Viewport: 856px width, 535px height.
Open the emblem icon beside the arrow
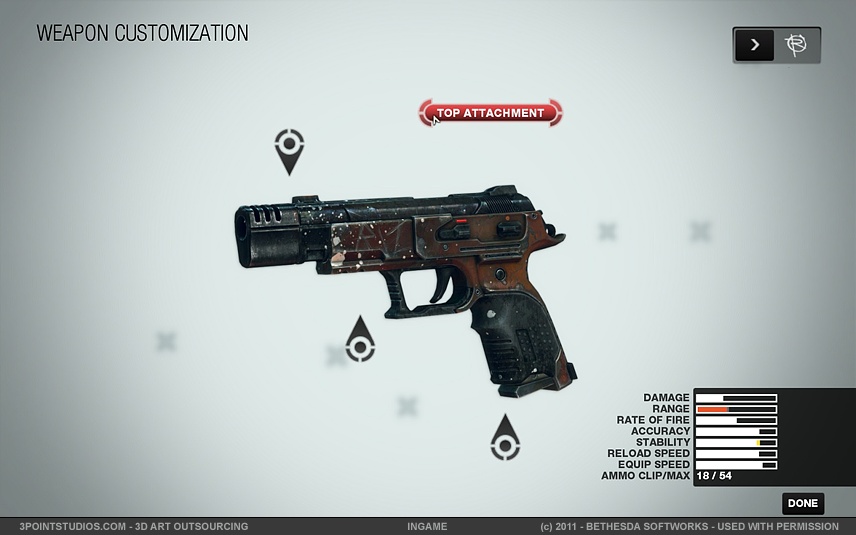tap(797, 45)
